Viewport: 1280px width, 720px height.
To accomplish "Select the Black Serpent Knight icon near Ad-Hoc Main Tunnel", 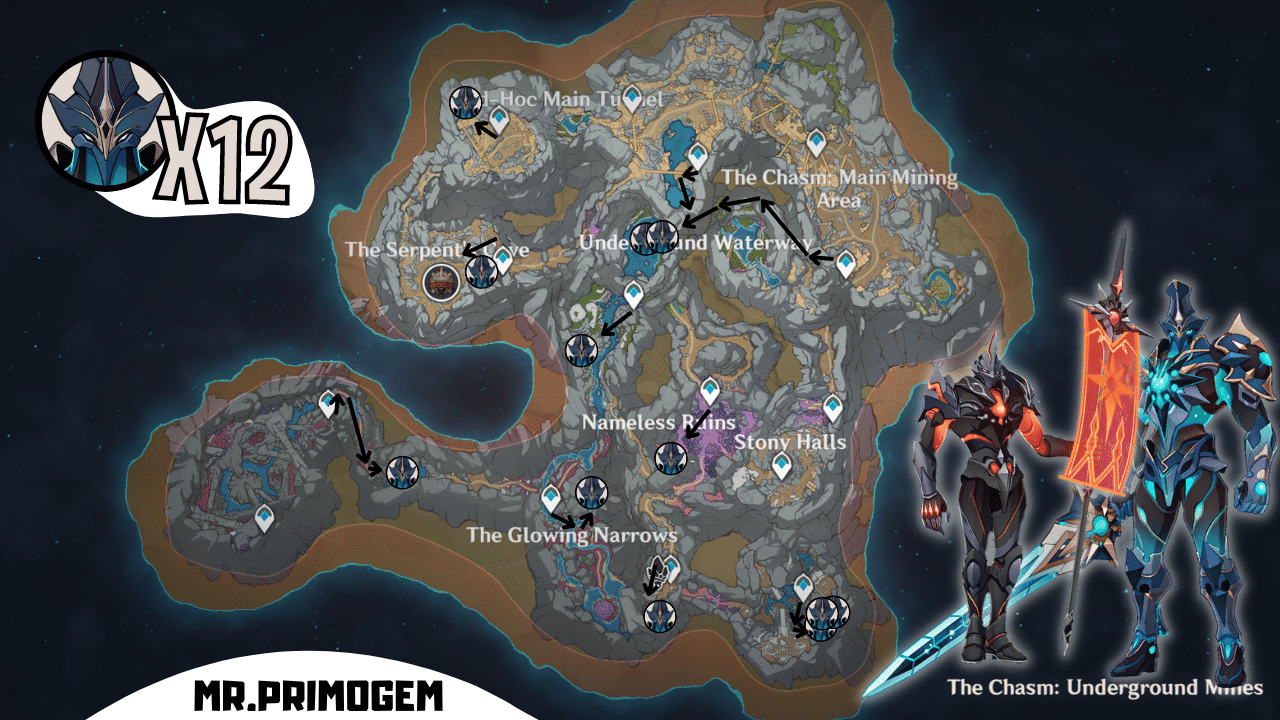I will coord(467,100).
